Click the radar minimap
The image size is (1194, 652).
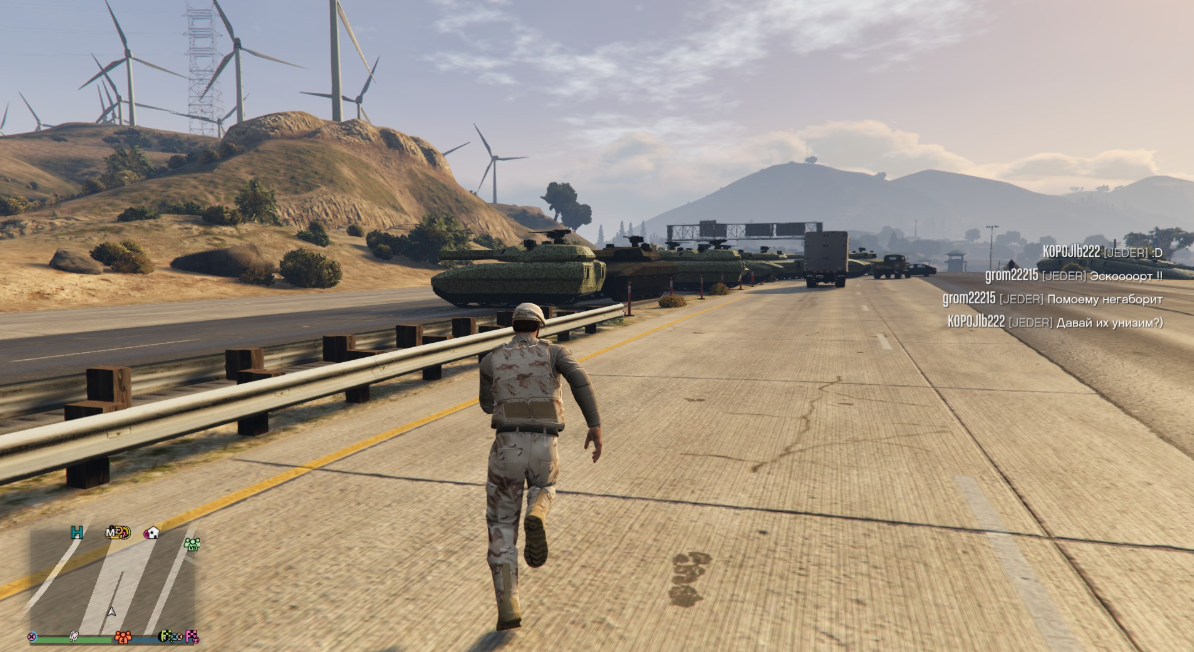pos(110,580)
